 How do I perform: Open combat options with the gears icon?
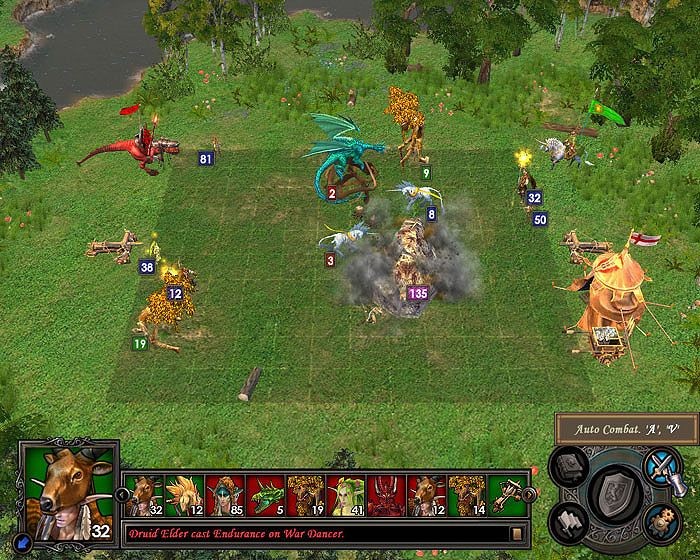coord(659,521)
